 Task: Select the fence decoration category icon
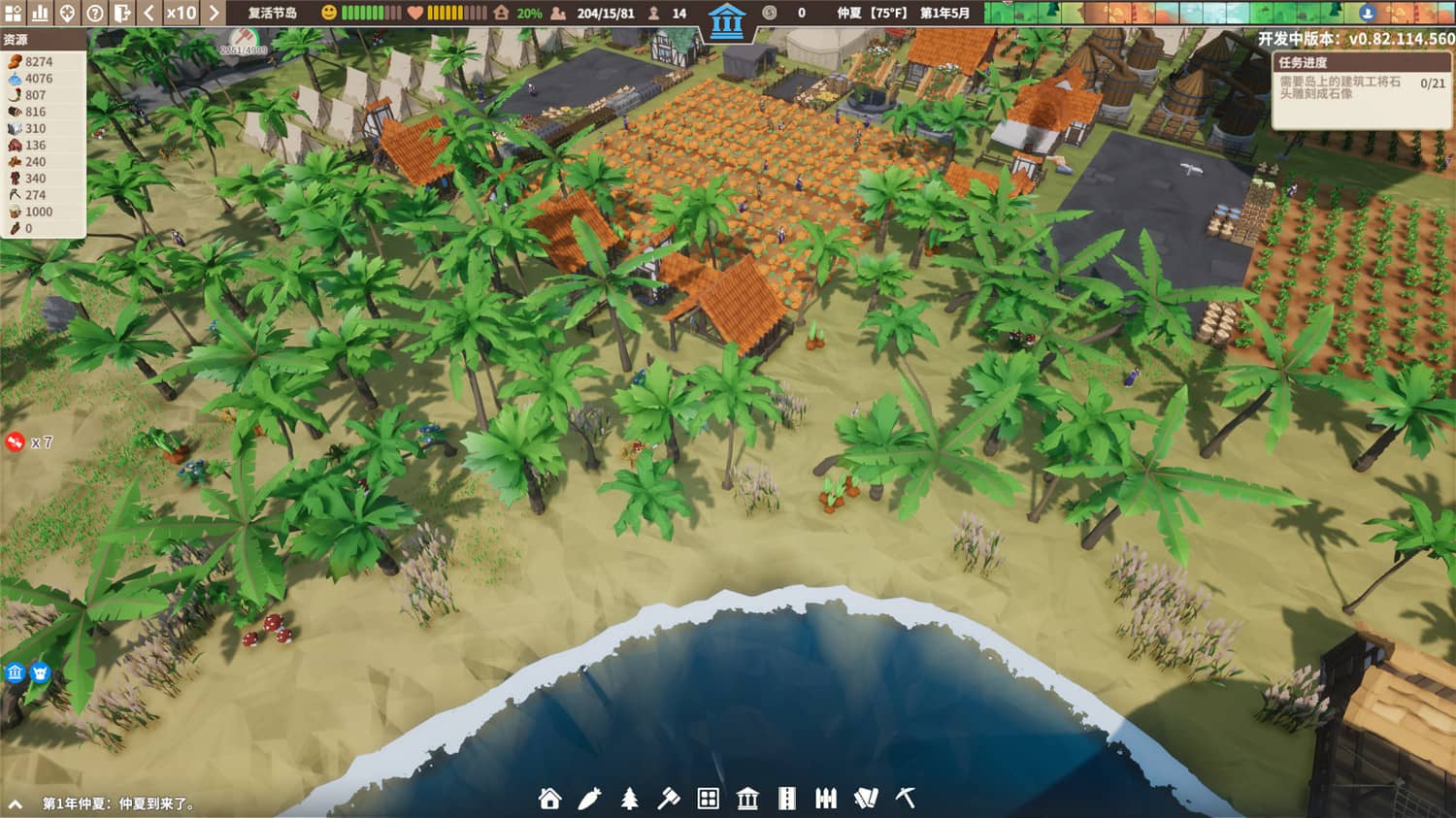click(x=826, y=802)
